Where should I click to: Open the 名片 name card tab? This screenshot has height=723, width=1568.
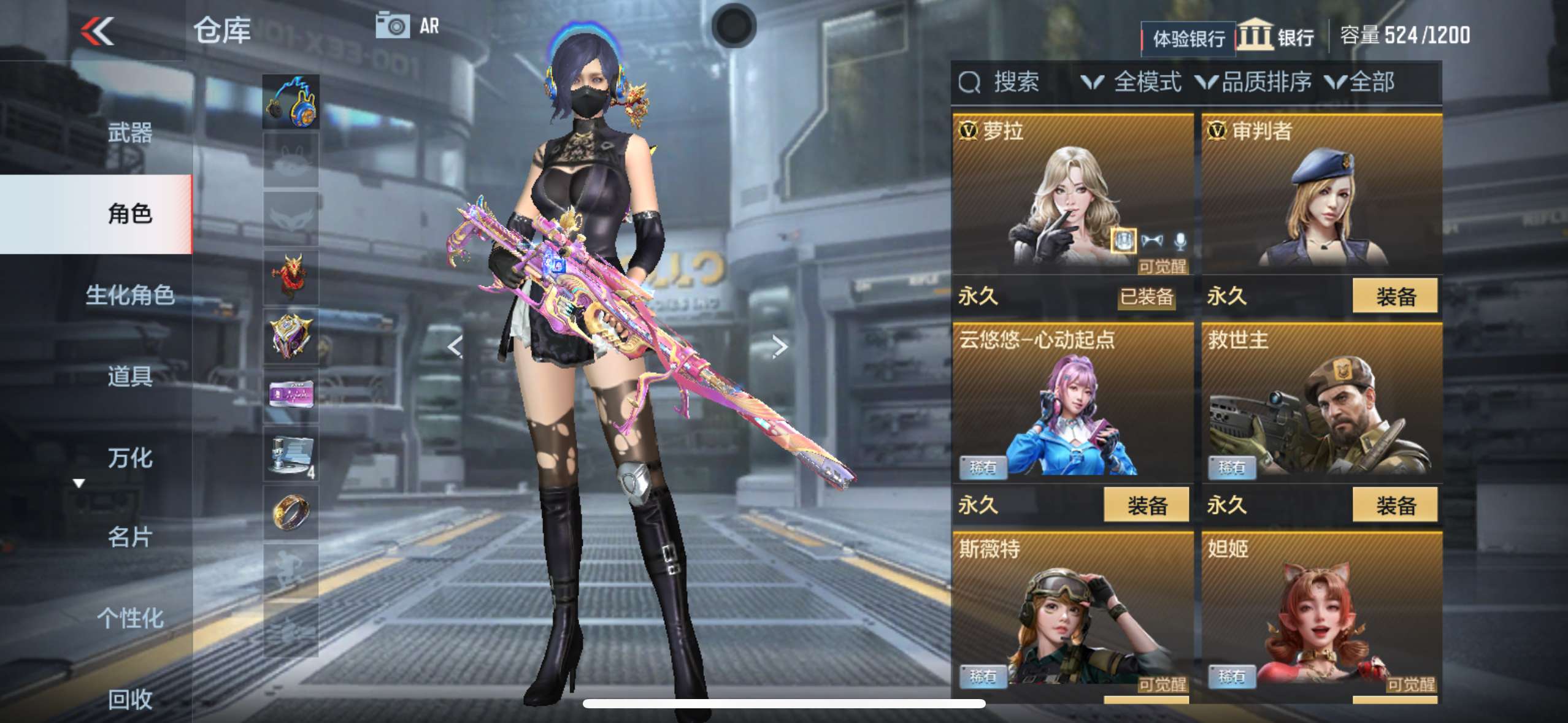129,537
